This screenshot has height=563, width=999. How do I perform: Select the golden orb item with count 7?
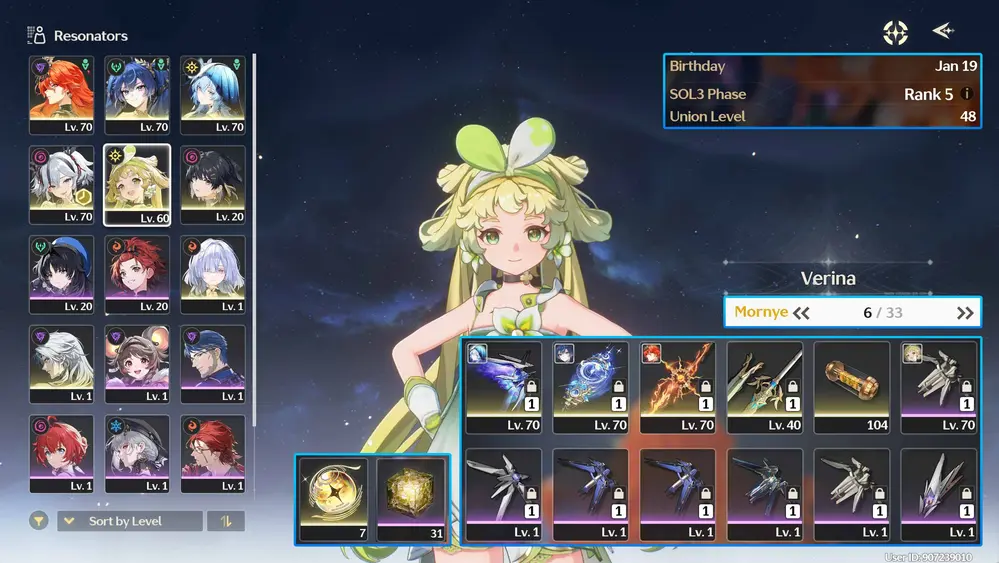coord(334,498)
